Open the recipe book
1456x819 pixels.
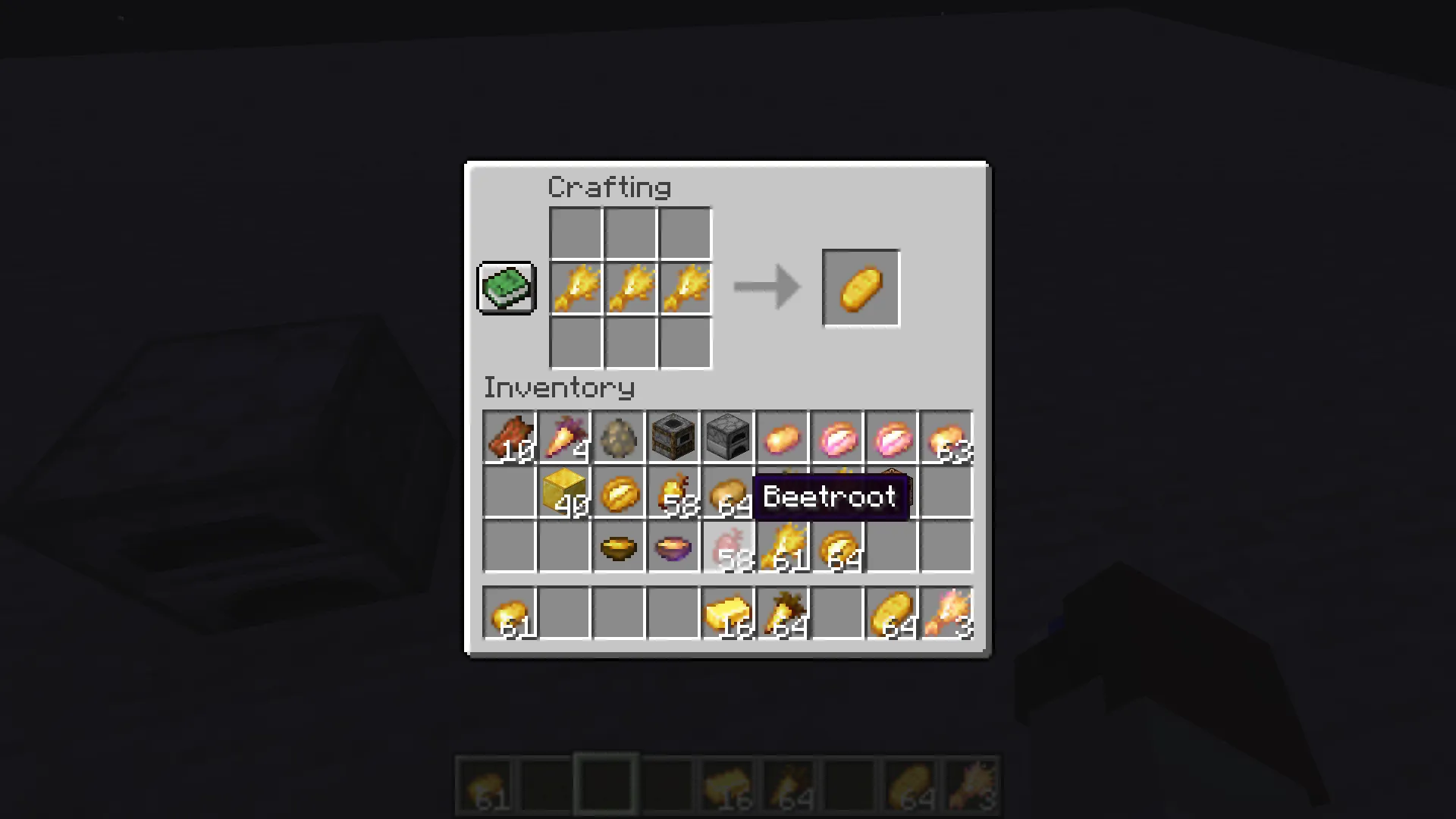[x=506, y=288]
